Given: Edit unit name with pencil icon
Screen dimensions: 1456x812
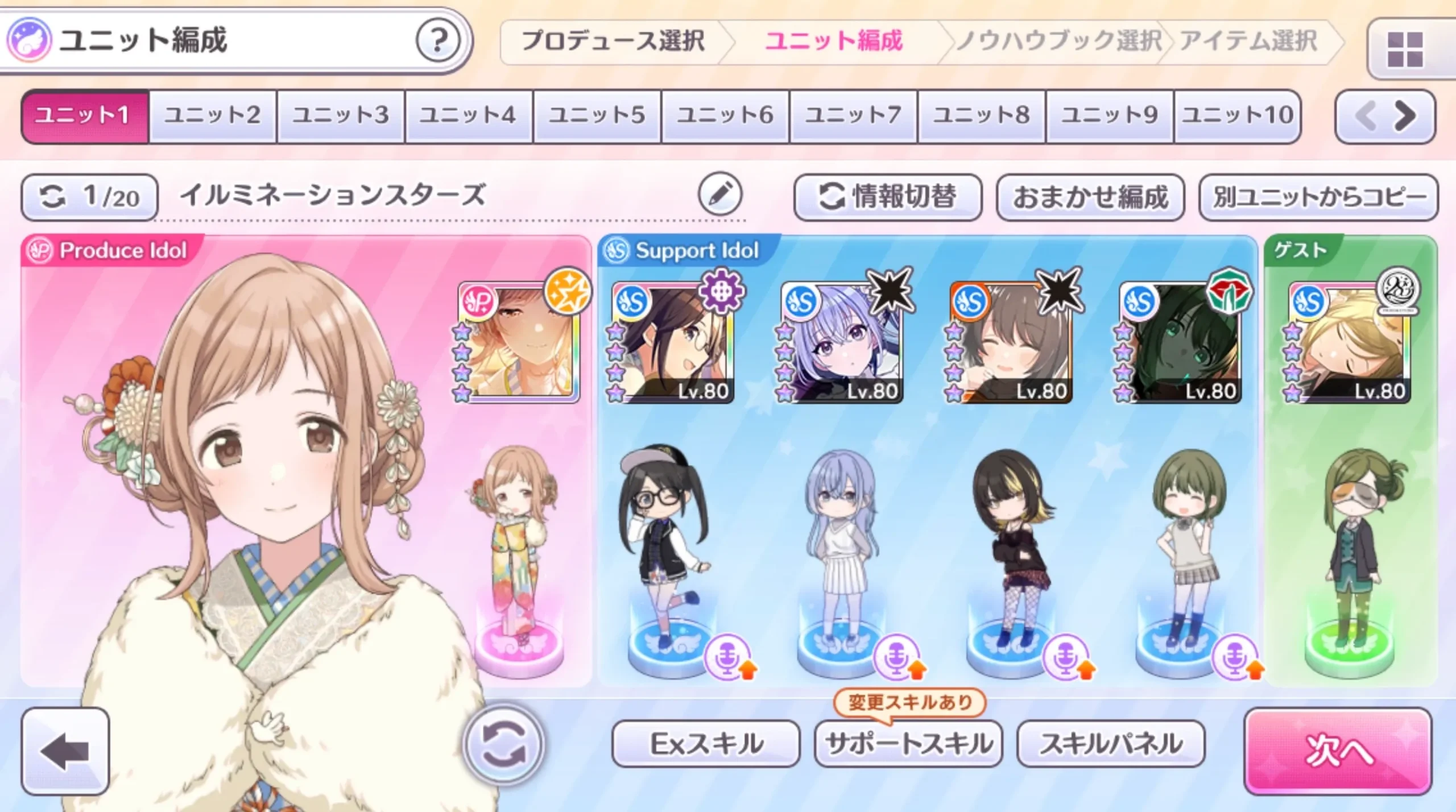Looking at the screenshot, I should pyautogui.click(x=720, y=195).
